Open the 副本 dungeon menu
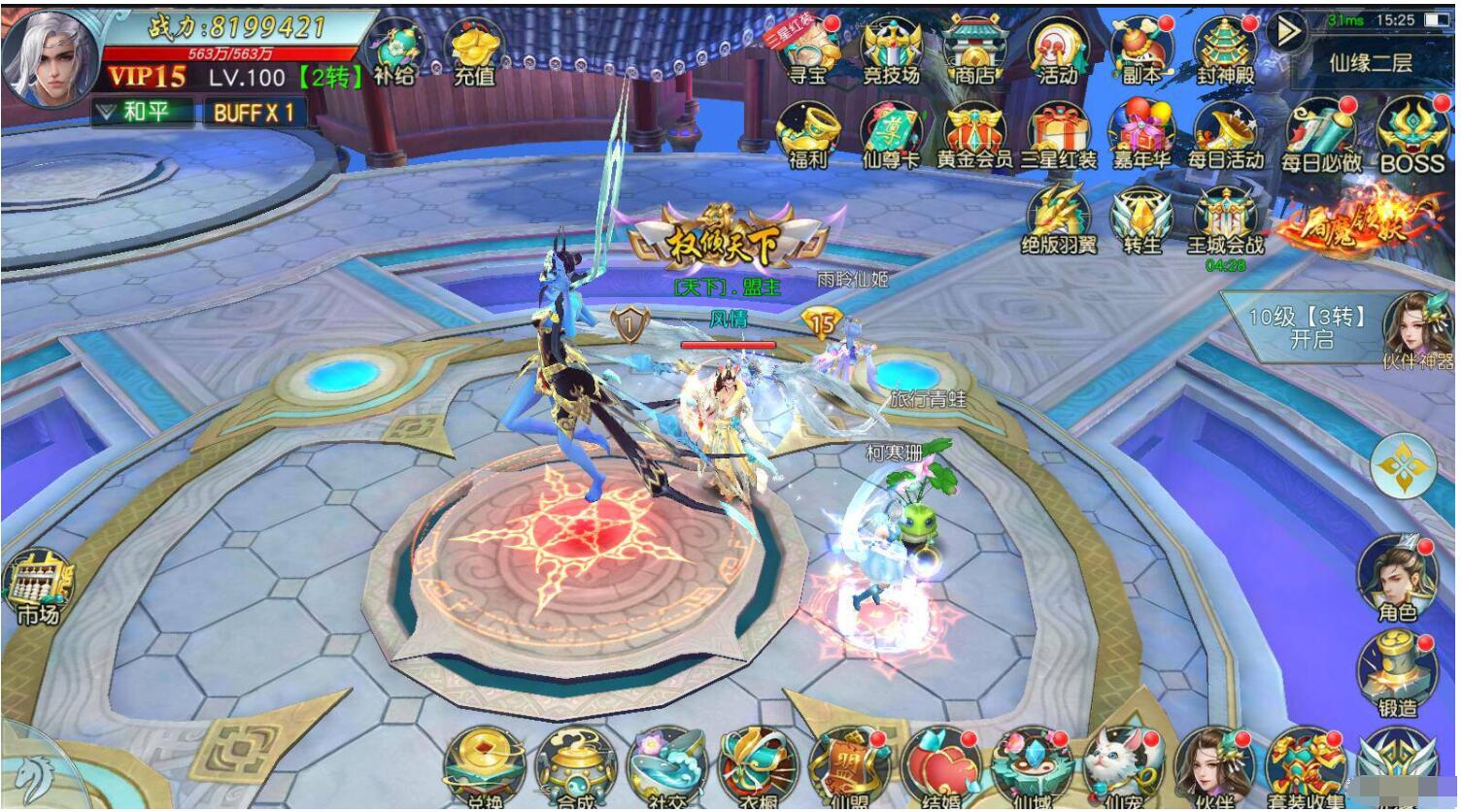The height and width of the screenshot is (812, 1462). pos(1140,49)
